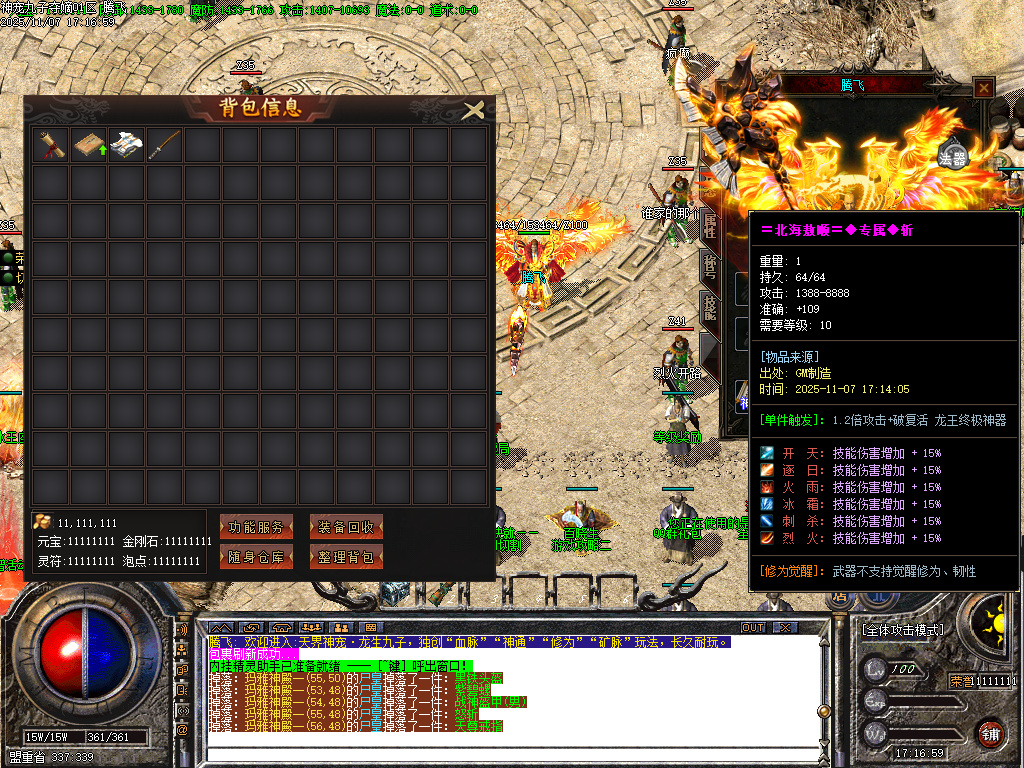Toggle the 全体攻击模式 attack mode label
Viewport: 1024px width, 768px height.
pyautogui.click(x=902, y=631)
